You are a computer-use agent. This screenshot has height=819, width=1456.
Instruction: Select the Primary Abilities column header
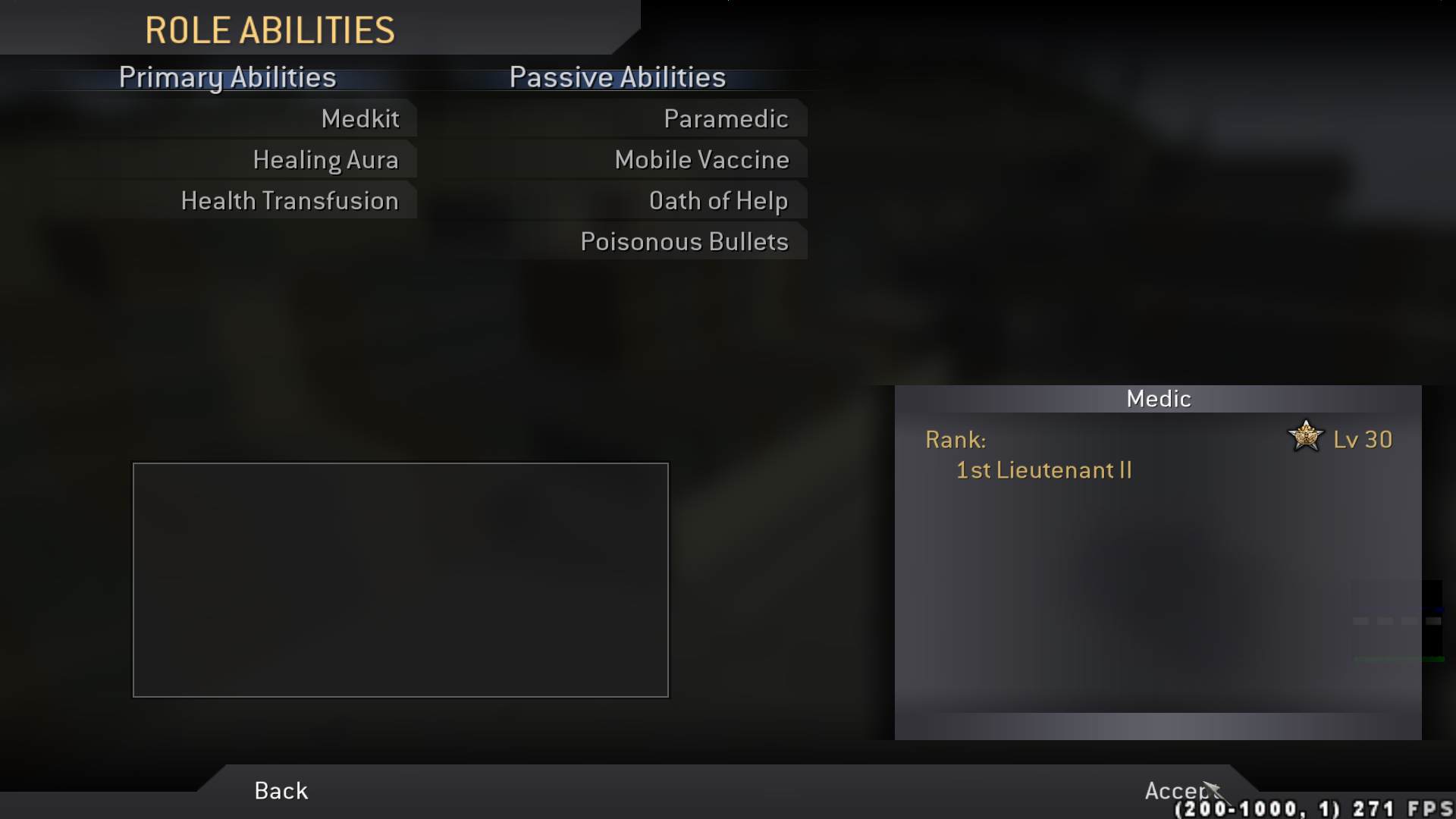coord(227,77)
